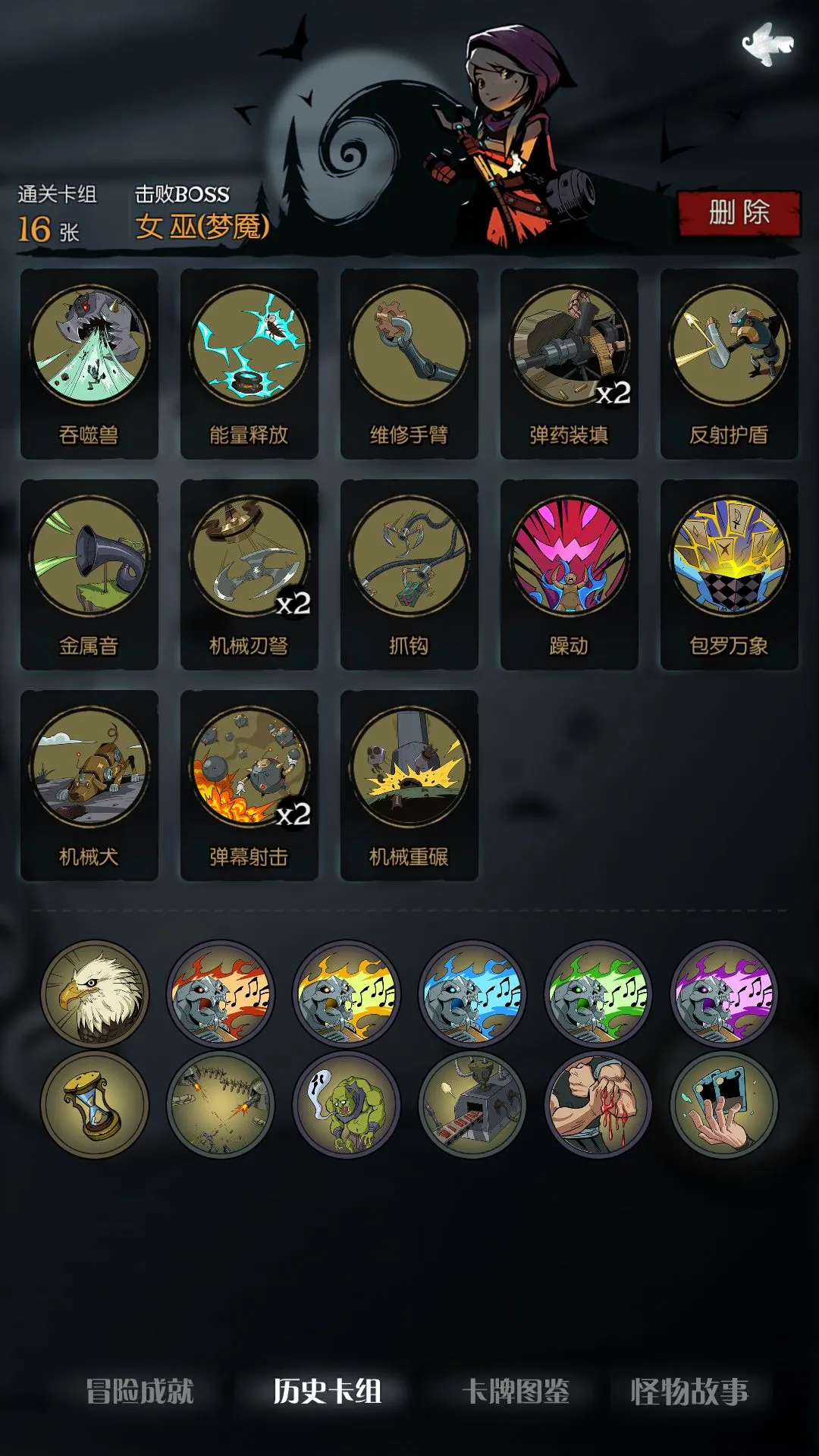Choose the 机械犬 card

pyautogui.click(x=89, y=785)
